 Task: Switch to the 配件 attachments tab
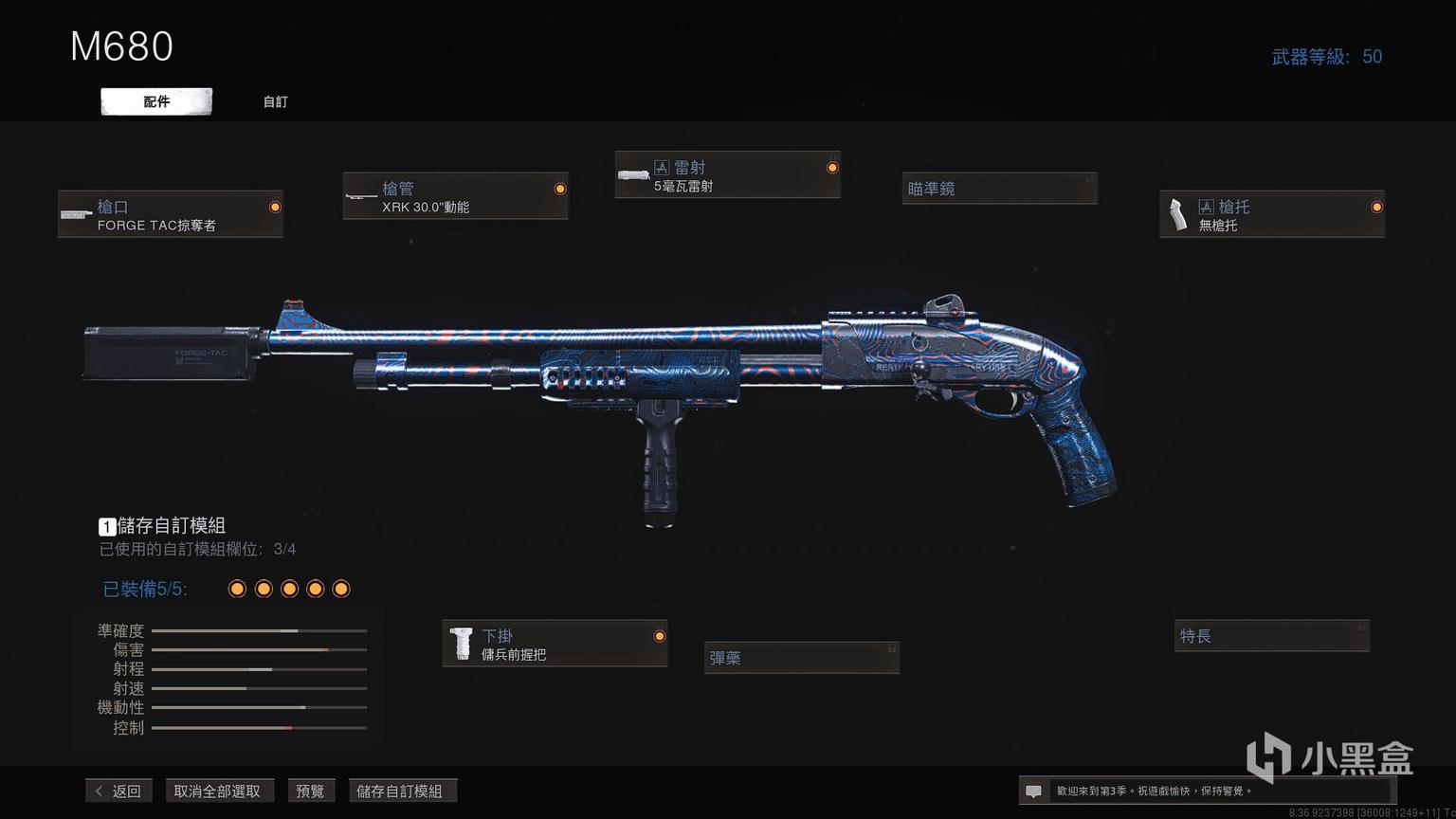(156, 101)
